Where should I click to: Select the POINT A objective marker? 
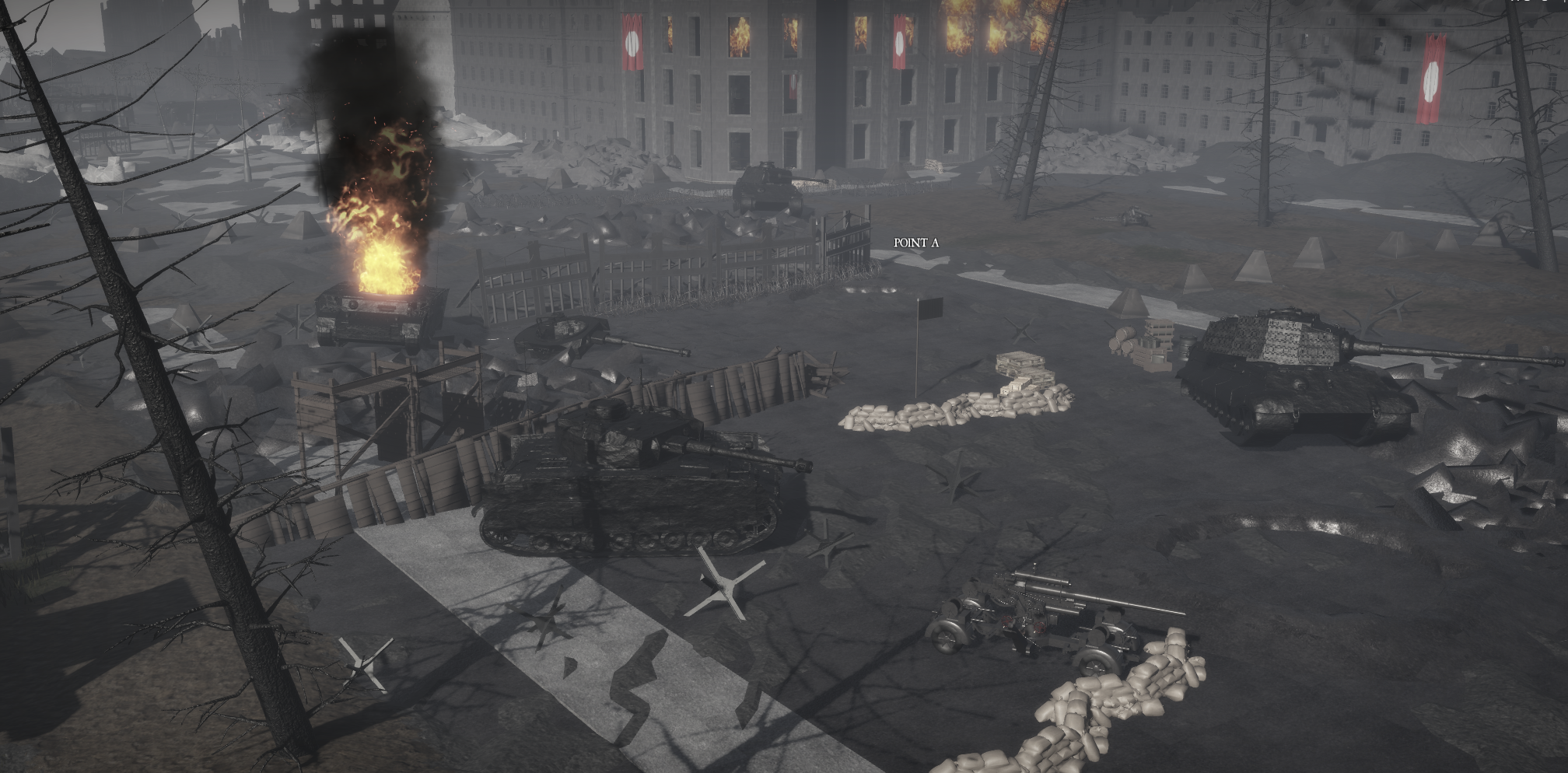[x=915, y=243]
